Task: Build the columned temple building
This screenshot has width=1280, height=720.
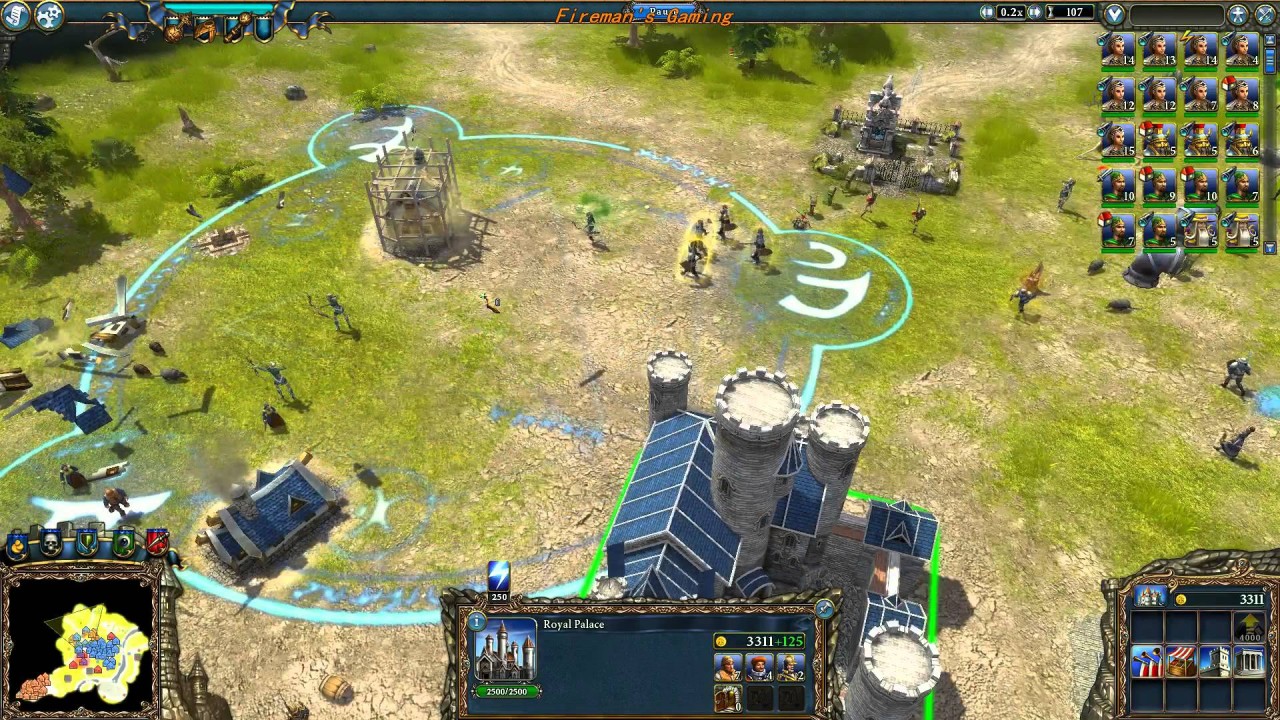Action: click(1250, 661)
